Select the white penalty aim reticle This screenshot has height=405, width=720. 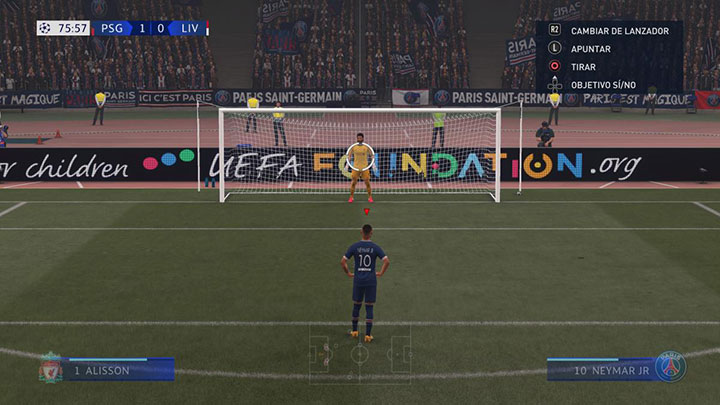pyautogui.click(x=360, y=156)
